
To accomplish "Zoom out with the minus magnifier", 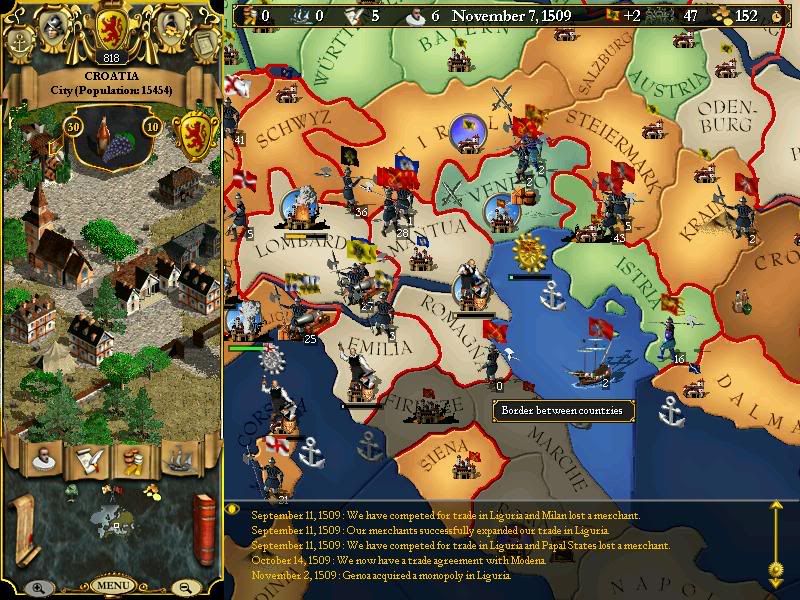I will coord(186,588).
